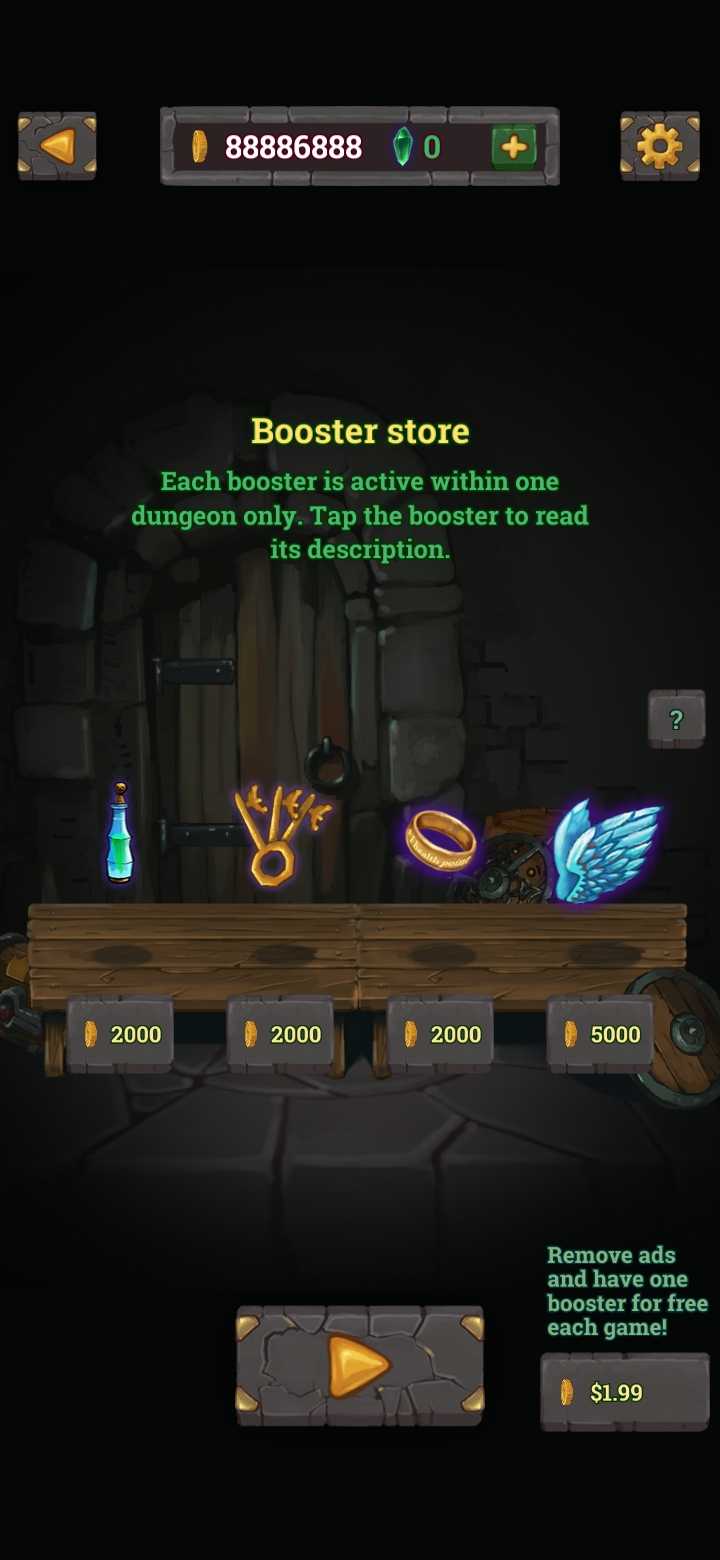Start the dungeon with the play button
Viewport: 720px width, 1560px height.
pyautogui.click(x=359, y=1365)
